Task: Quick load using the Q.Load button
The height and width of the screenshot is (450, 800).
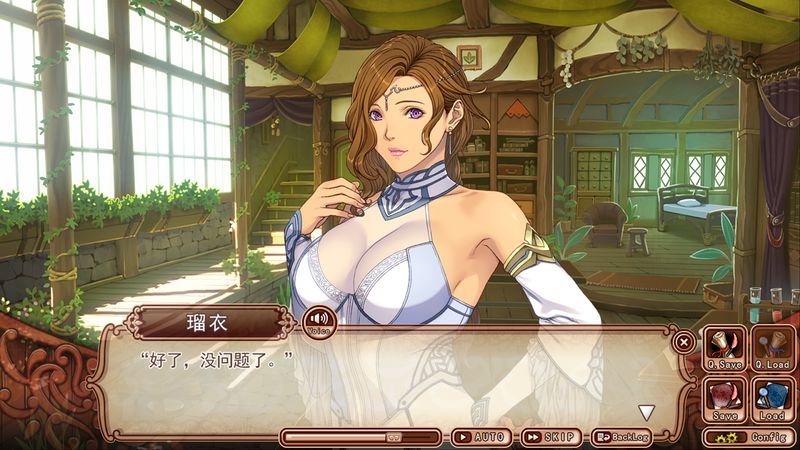Action: 771,349
